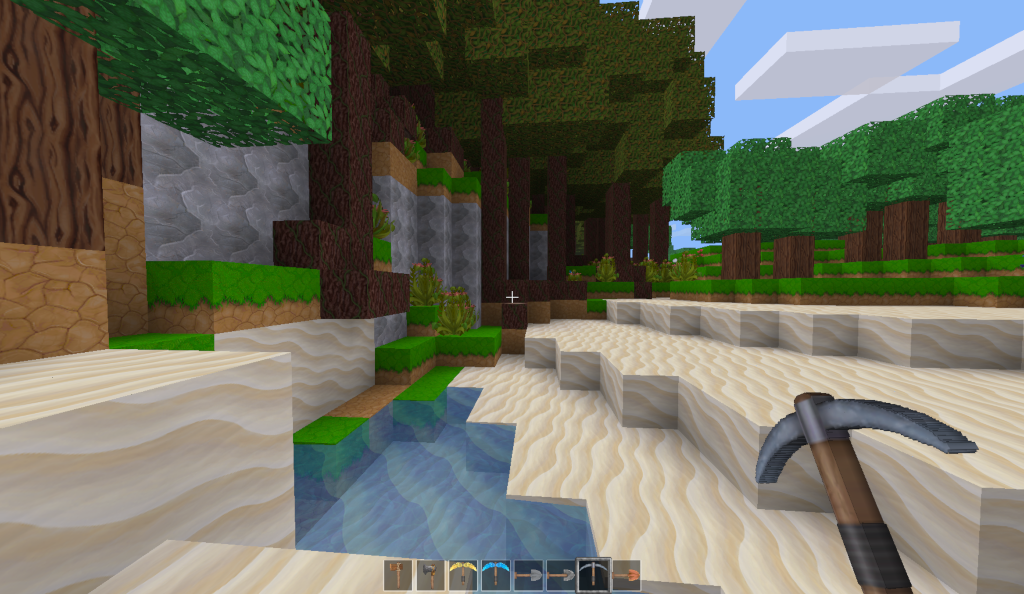Image resolution: width=1024 pixels, height=594 pixels.
Task: Select the wooden axe hotbar slot
Action: click(398, 575)
